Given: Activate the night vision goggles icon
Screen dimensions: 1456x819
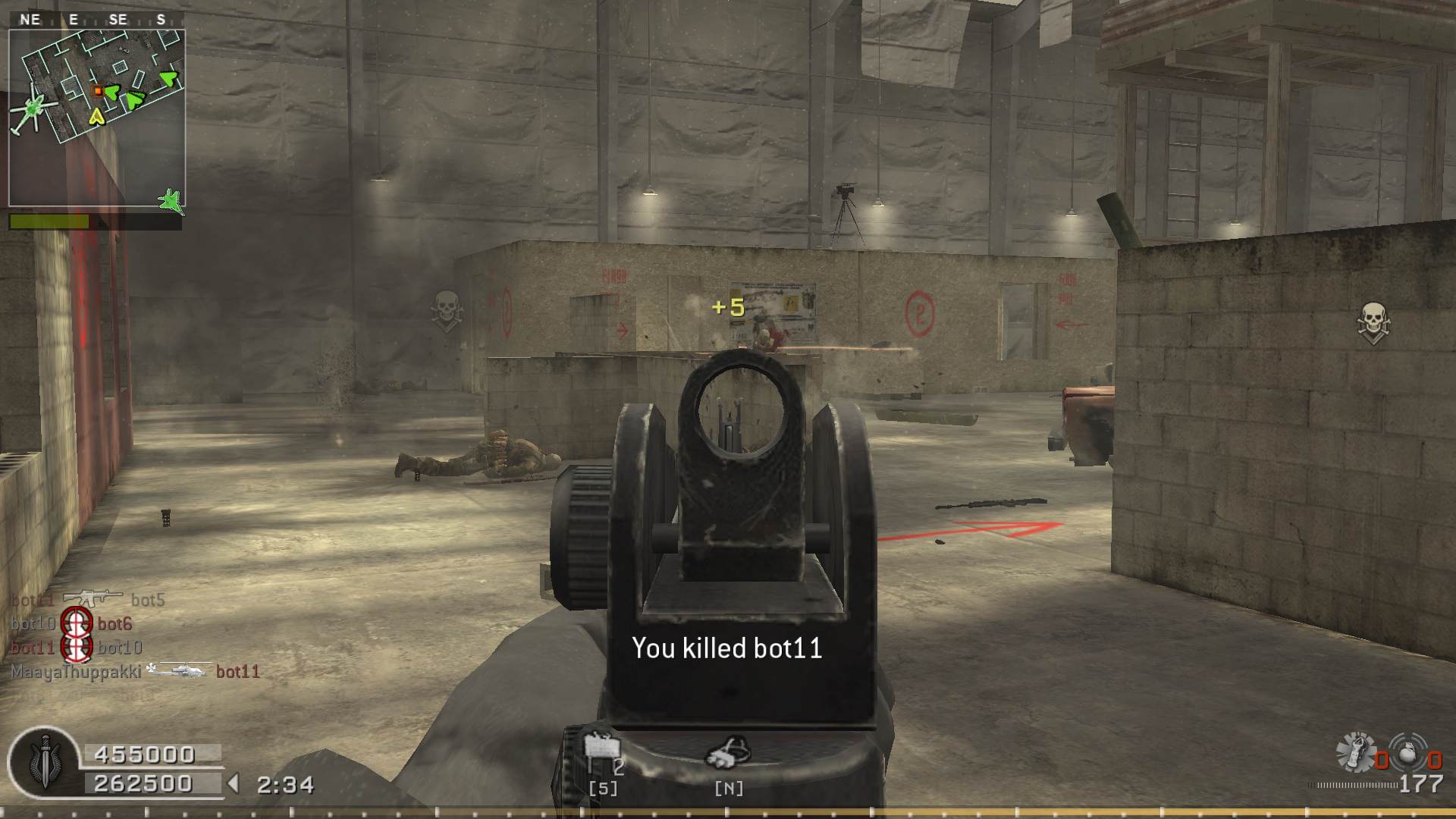Looking at the screenshot, I should (727, 754).
